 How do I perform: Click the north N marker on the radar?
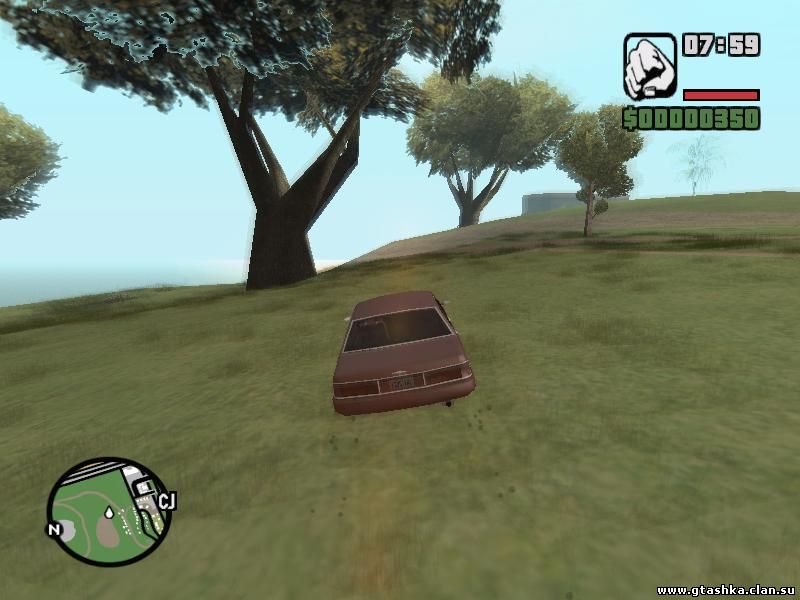click(54, 529)
